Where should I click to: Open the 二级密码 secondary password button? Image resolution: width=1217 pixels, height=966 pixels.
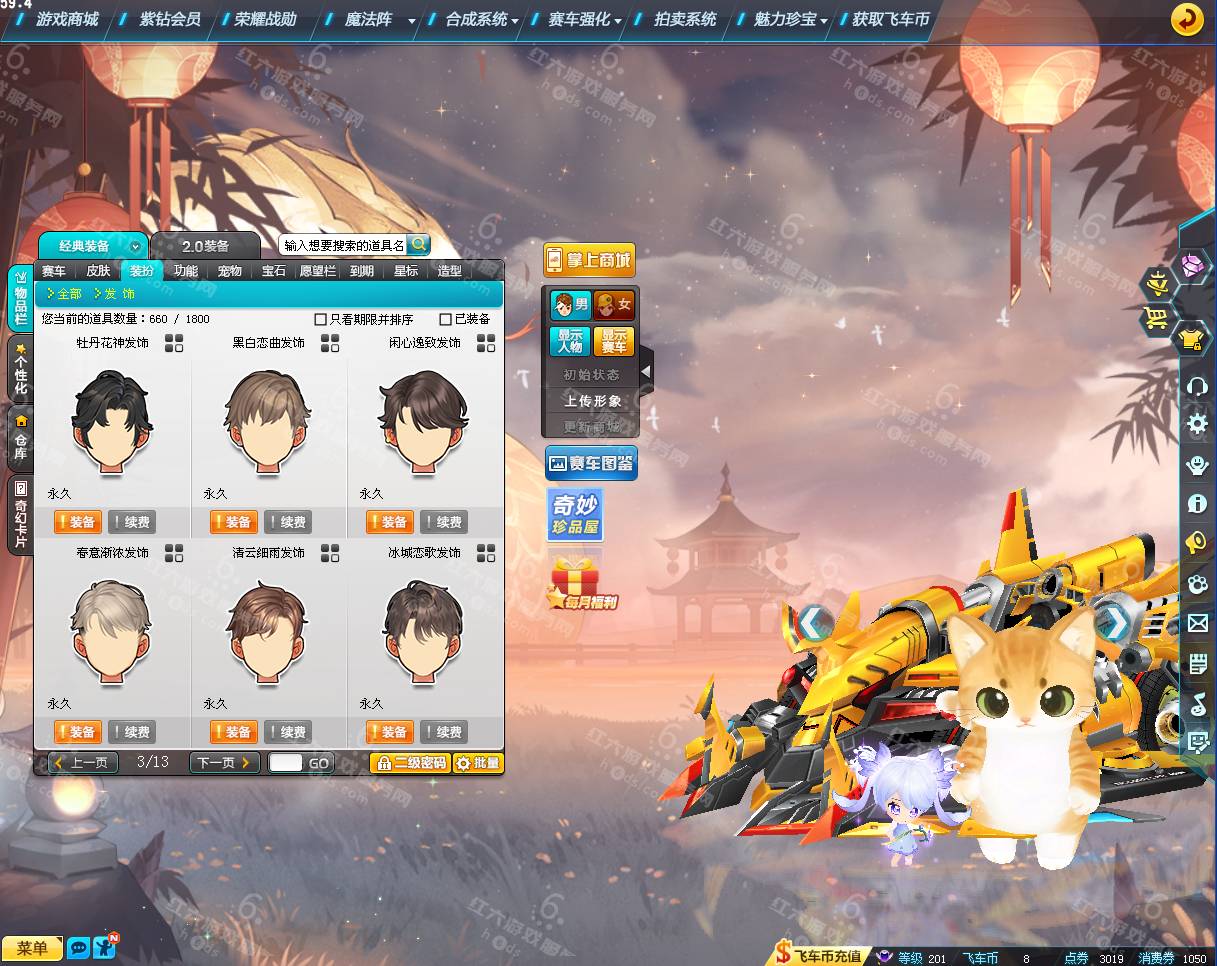point(410,763)
